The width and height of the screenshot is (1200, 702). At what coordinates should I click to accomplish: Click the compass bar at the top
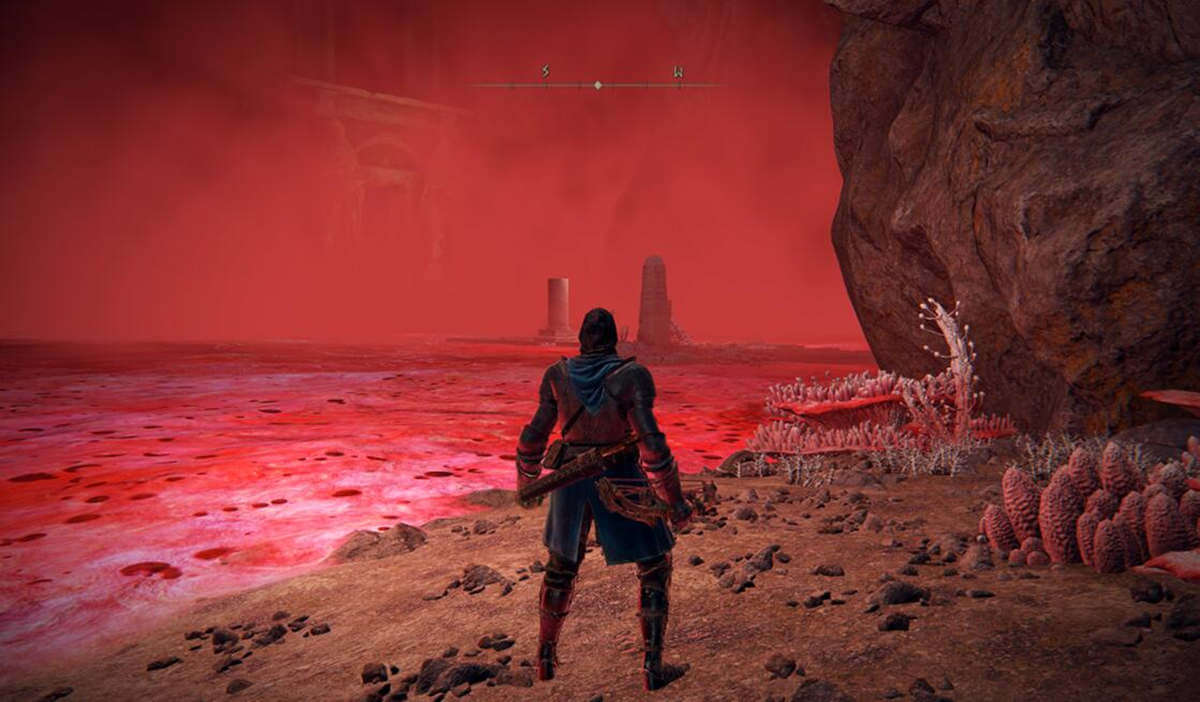click(x=597, y=85)
